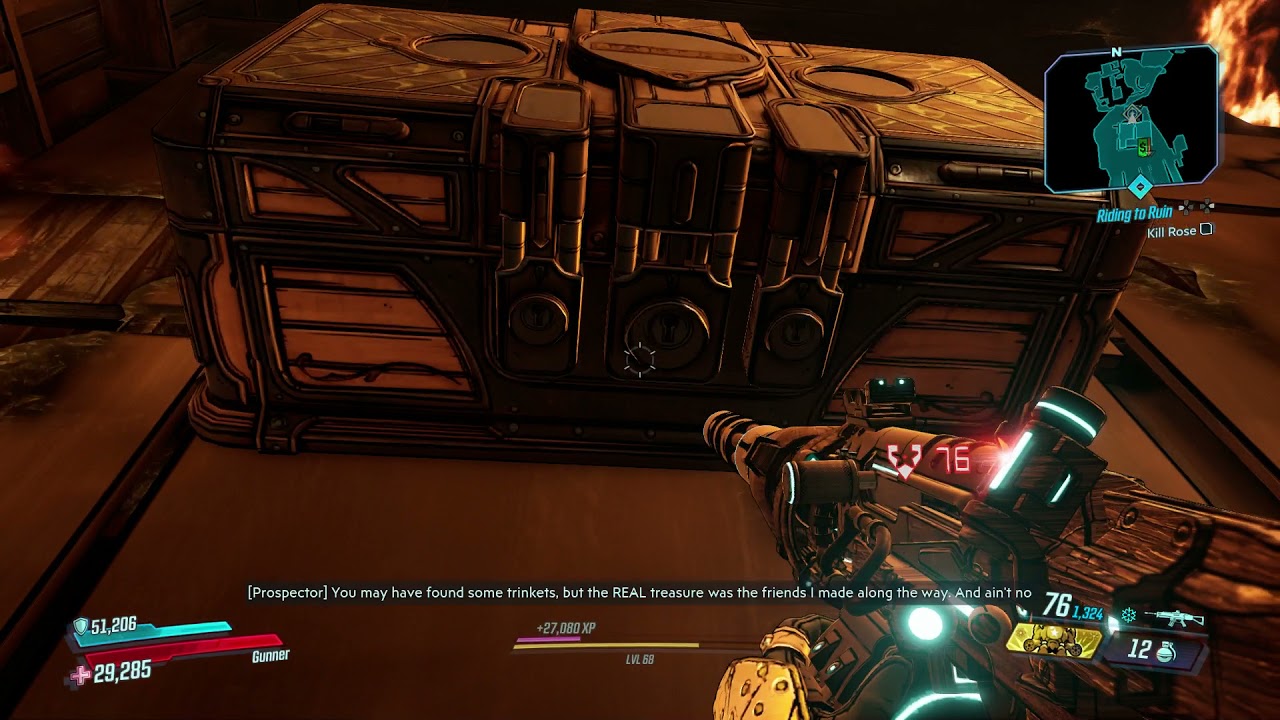This screenshot has width=1280, height=720.
Task: Click the blue diamond mission marker under minimap
Action: (1139, 187)
